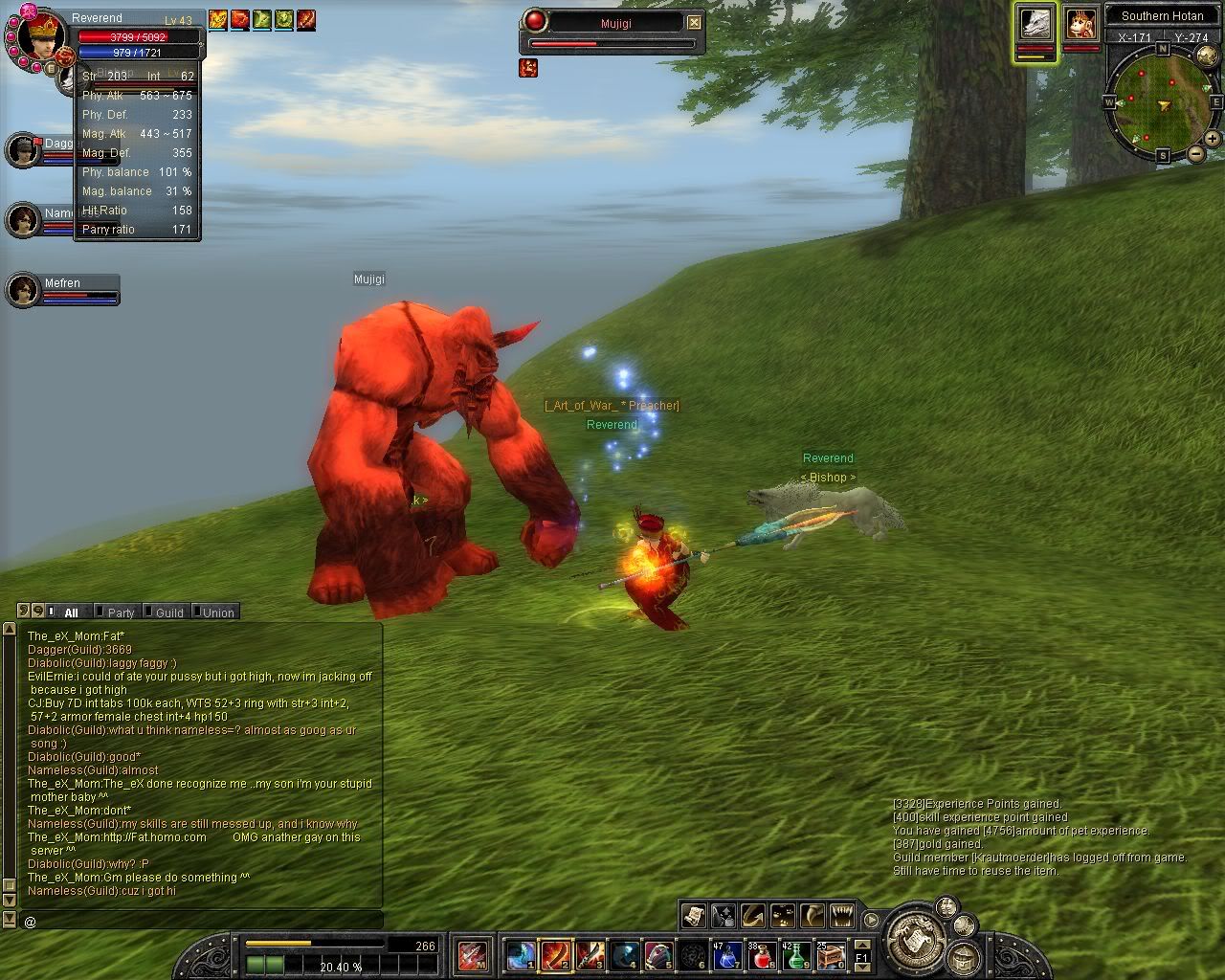
Task: Switch to the Guild chat tab
Action: 169,612
